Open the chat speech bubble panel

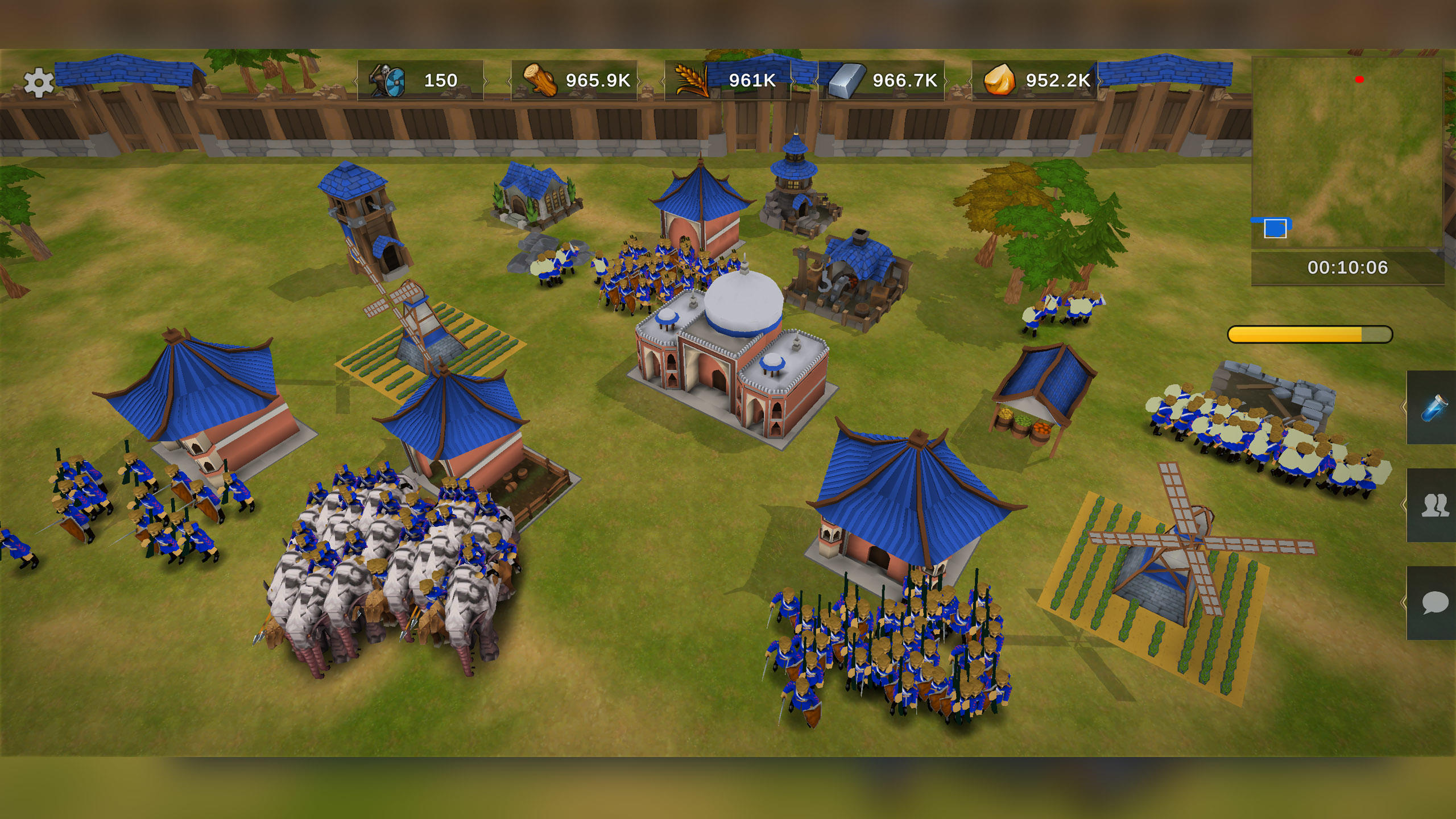point(1433,603)
